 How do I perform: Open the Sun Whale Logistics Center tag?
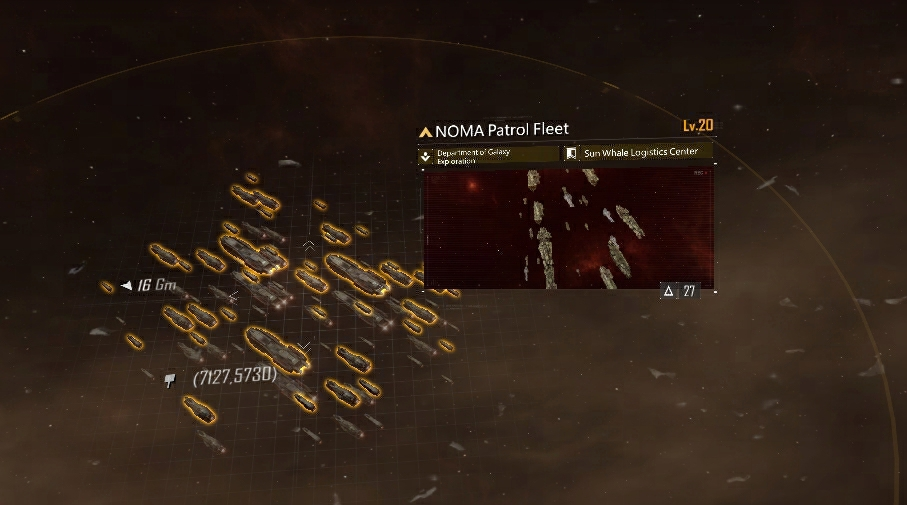(638, 153)
